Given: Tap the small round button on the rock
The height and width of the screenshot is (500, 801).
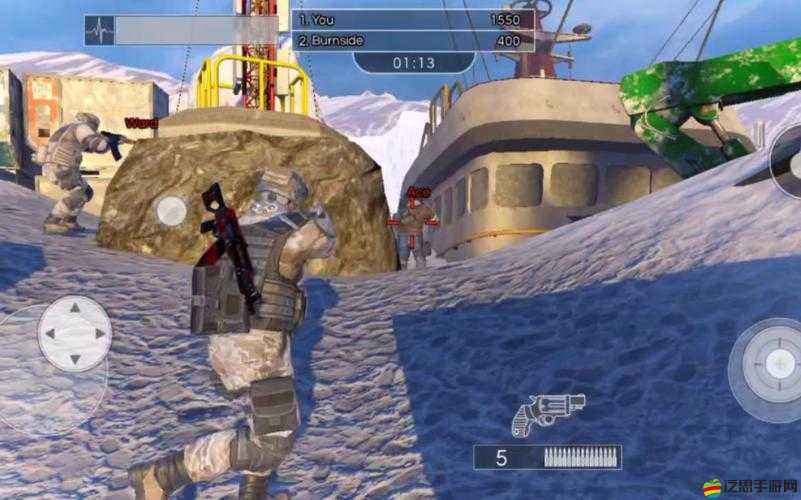Looking at the screenshot, I should [x=172, y=210].
